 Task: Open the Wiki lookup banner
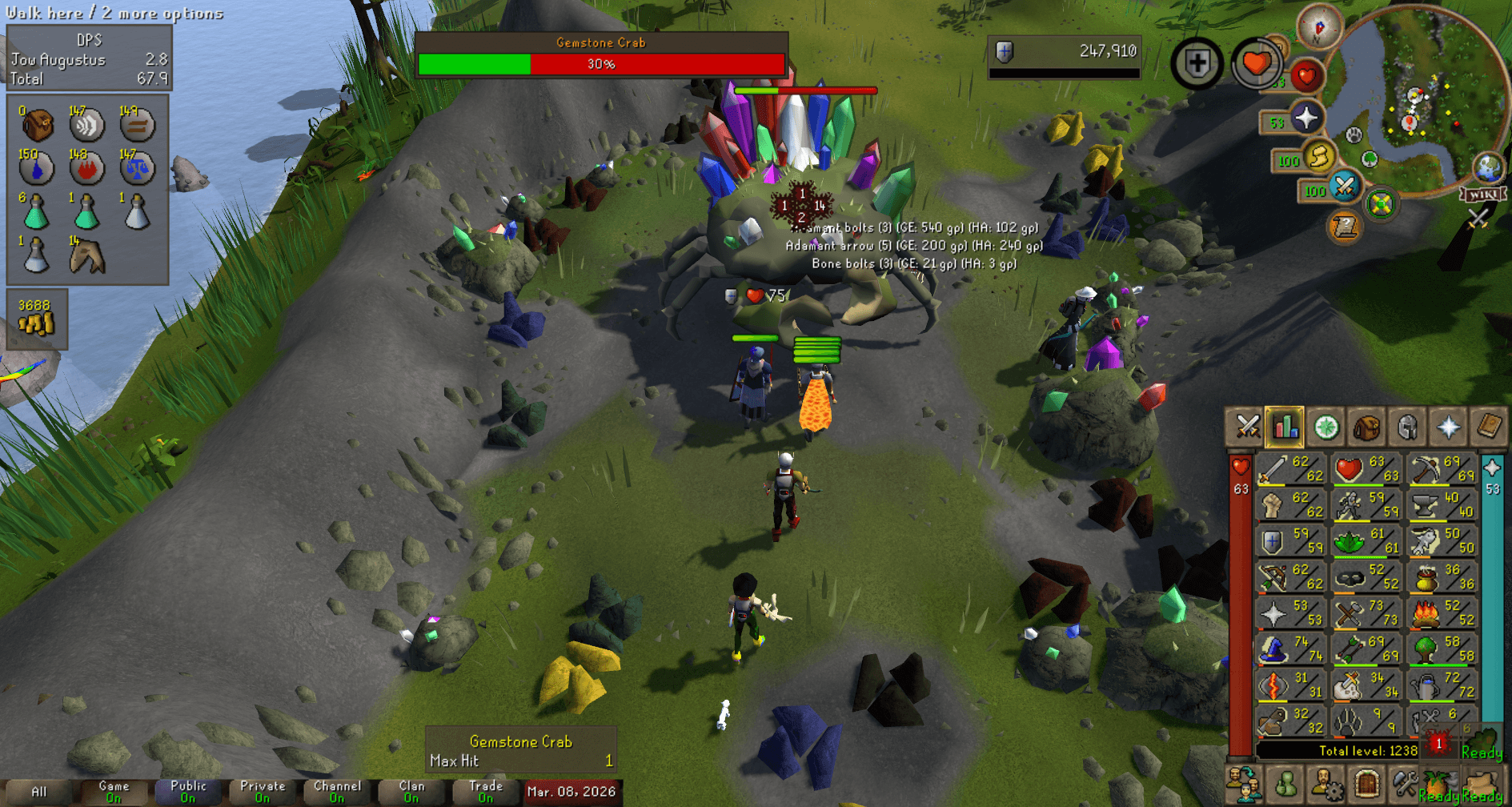click(x=1483, y=195)
